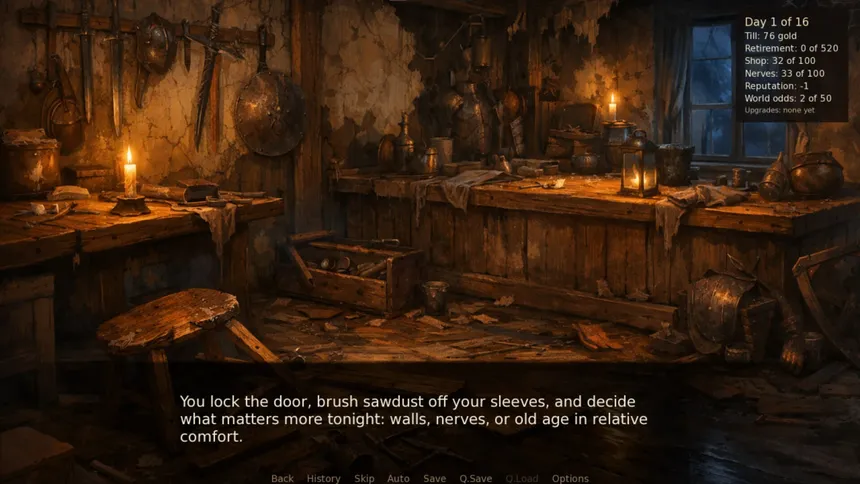Turn on Auto-advance dialogue
860x484 pixels.
coord(398,478)
